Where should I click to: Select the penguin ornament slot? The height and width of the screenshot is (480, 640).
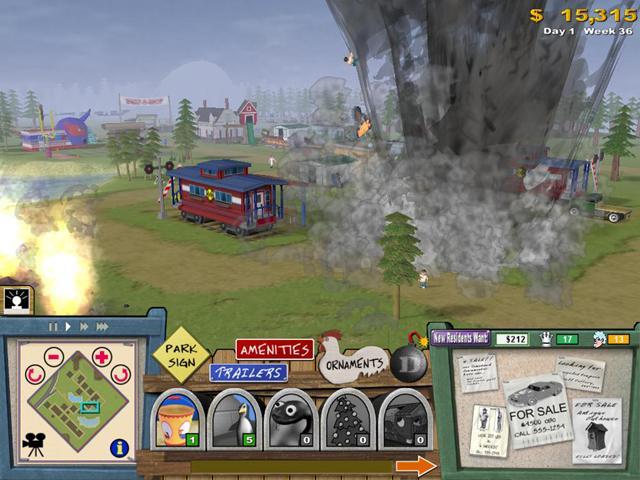tap(234, 420)
